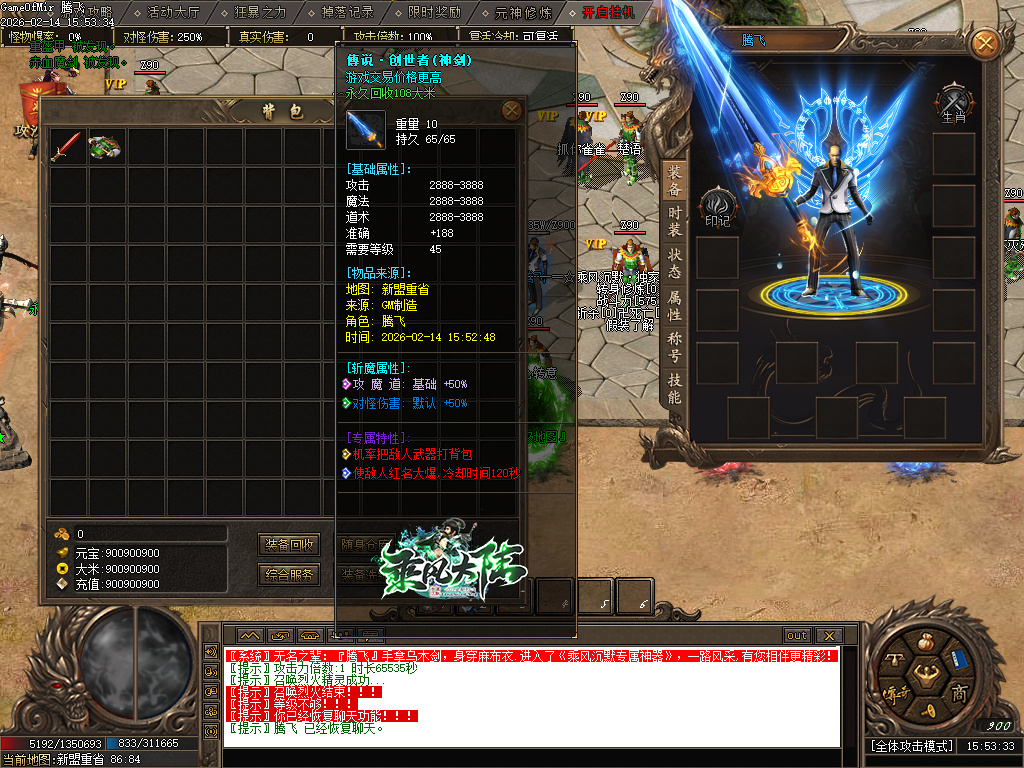Click the 综合服务 general services button
The image size is (1024, 768).
[x=289, y=574]
